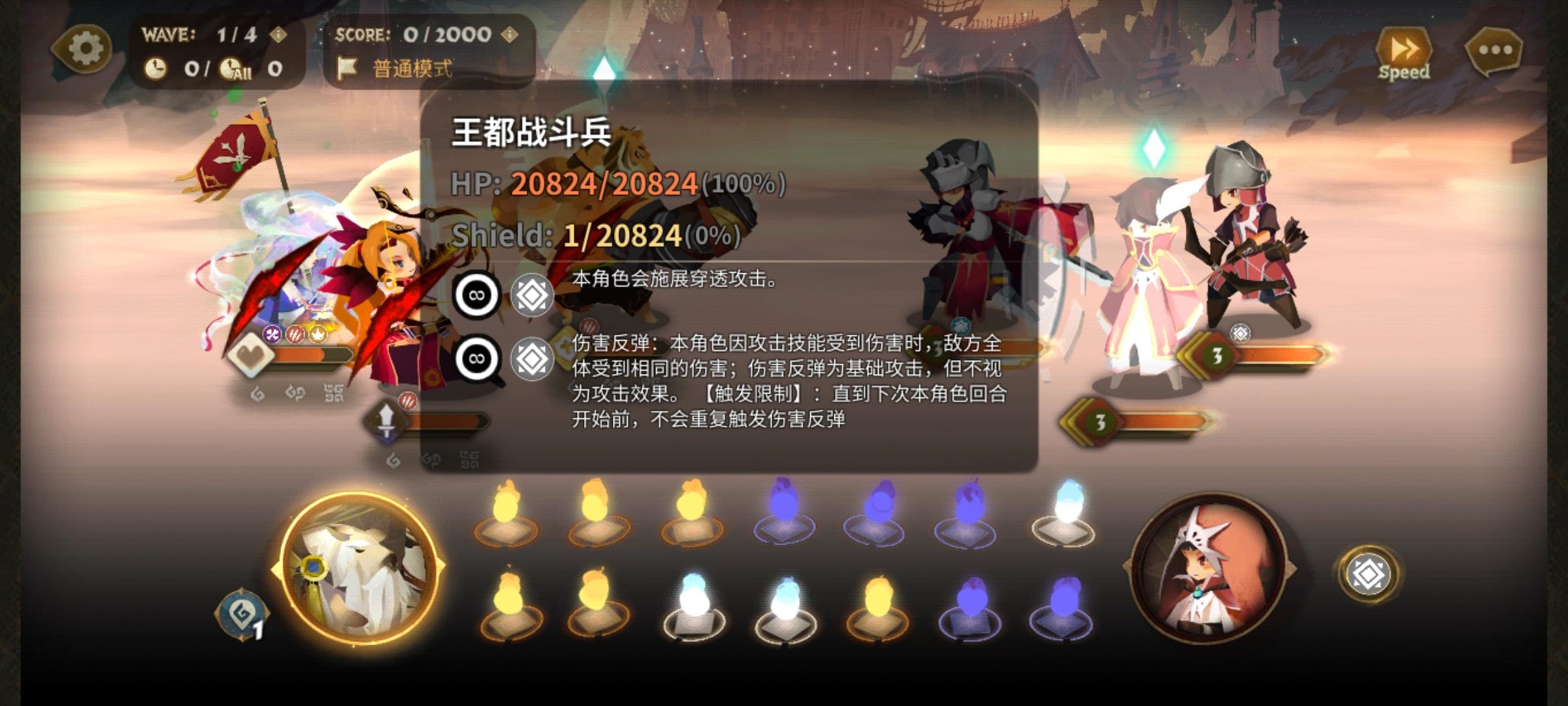Viewport: 1568px width, 706px height.
Task: Tap the SCORE info diamond indicator
Action: click(508, 36)
